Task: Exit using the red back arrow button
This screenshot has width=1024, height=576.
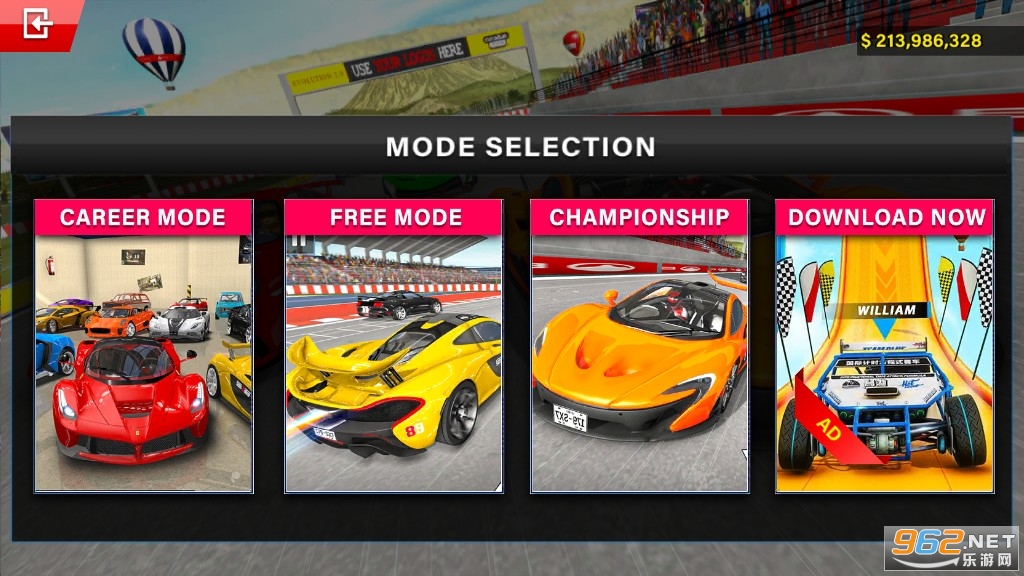Action: (x=38, y=23)
